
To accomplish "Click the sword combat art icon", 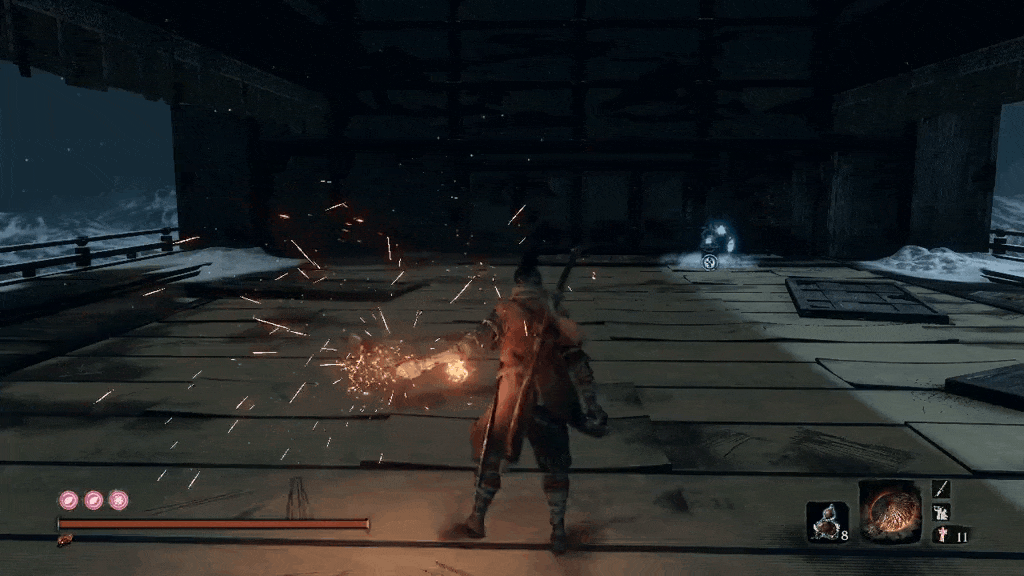I will (x=941, y=488).
